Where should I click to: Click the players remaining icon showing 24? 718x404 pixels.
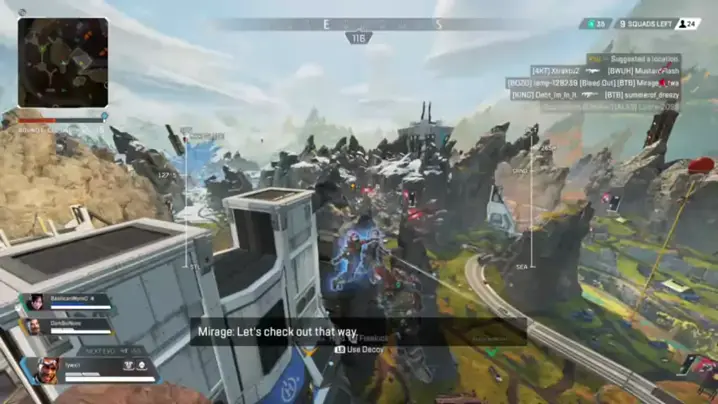[688, 23]
